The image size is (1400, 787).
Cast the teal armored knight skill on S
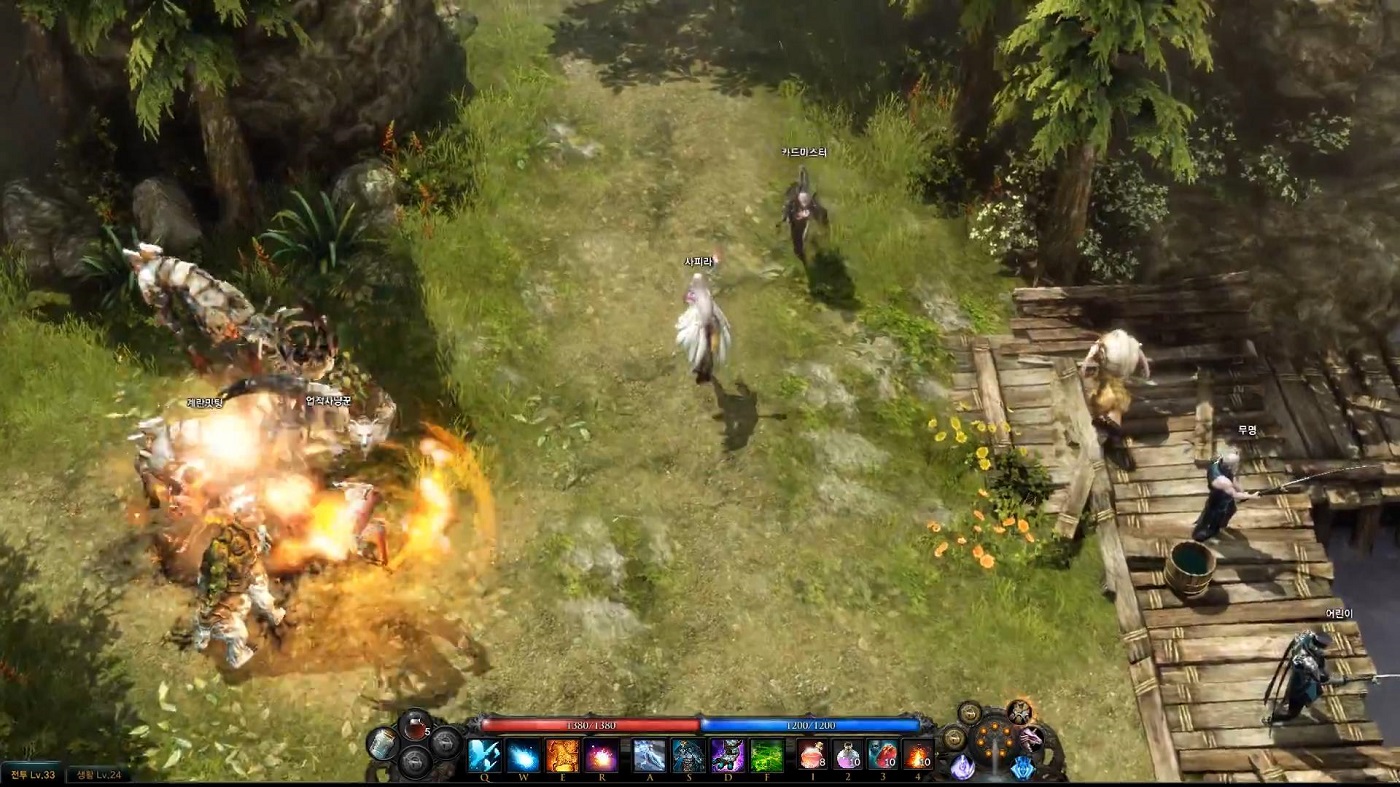(687, 755)
